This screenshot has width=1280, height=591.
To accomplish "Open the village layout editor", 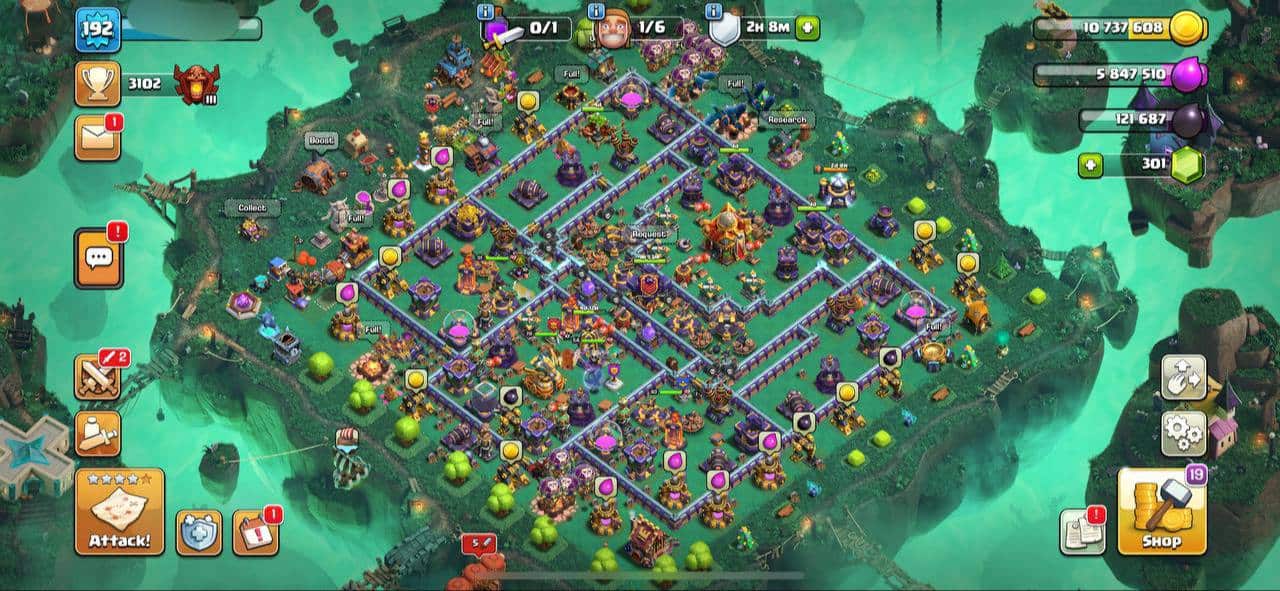I will tap(1183, 377).
